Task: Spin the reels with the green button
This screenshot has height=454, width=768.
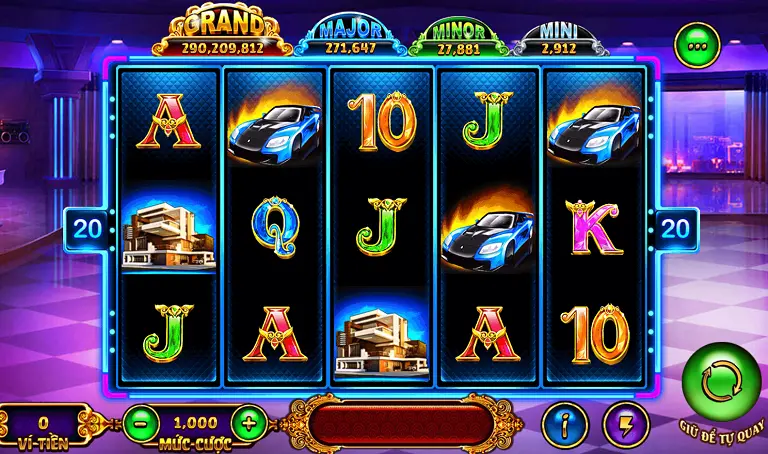Action: coord(721,381)
